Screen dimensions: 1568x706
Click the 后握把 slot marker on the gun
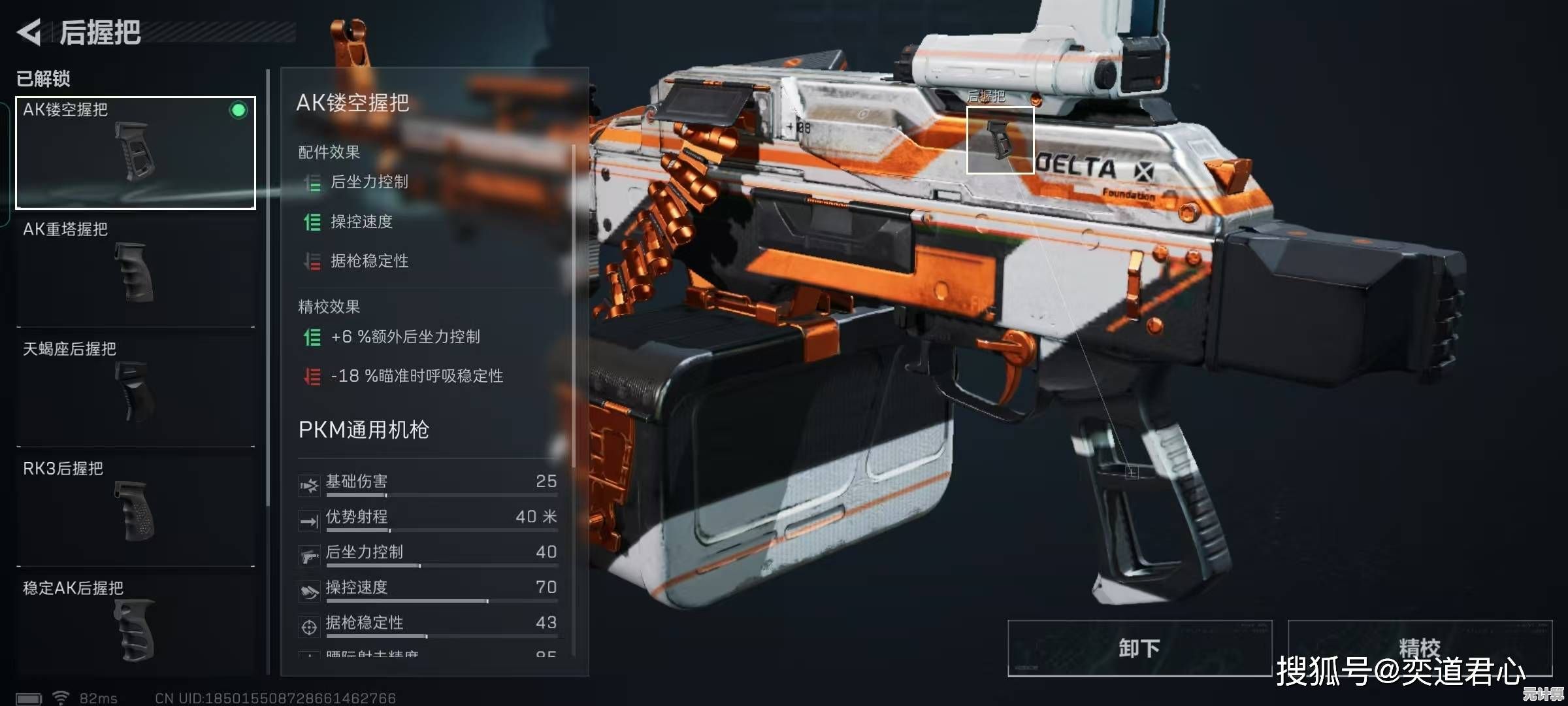click(1000, 140)
